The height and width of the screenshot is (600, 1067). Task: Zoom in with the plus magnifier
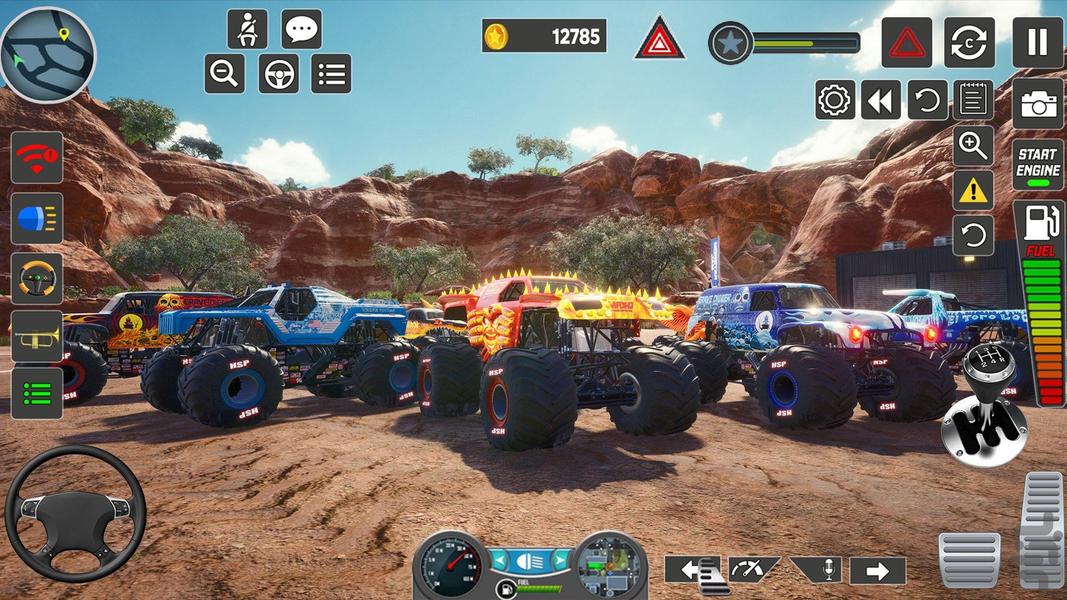click(973, 146)
